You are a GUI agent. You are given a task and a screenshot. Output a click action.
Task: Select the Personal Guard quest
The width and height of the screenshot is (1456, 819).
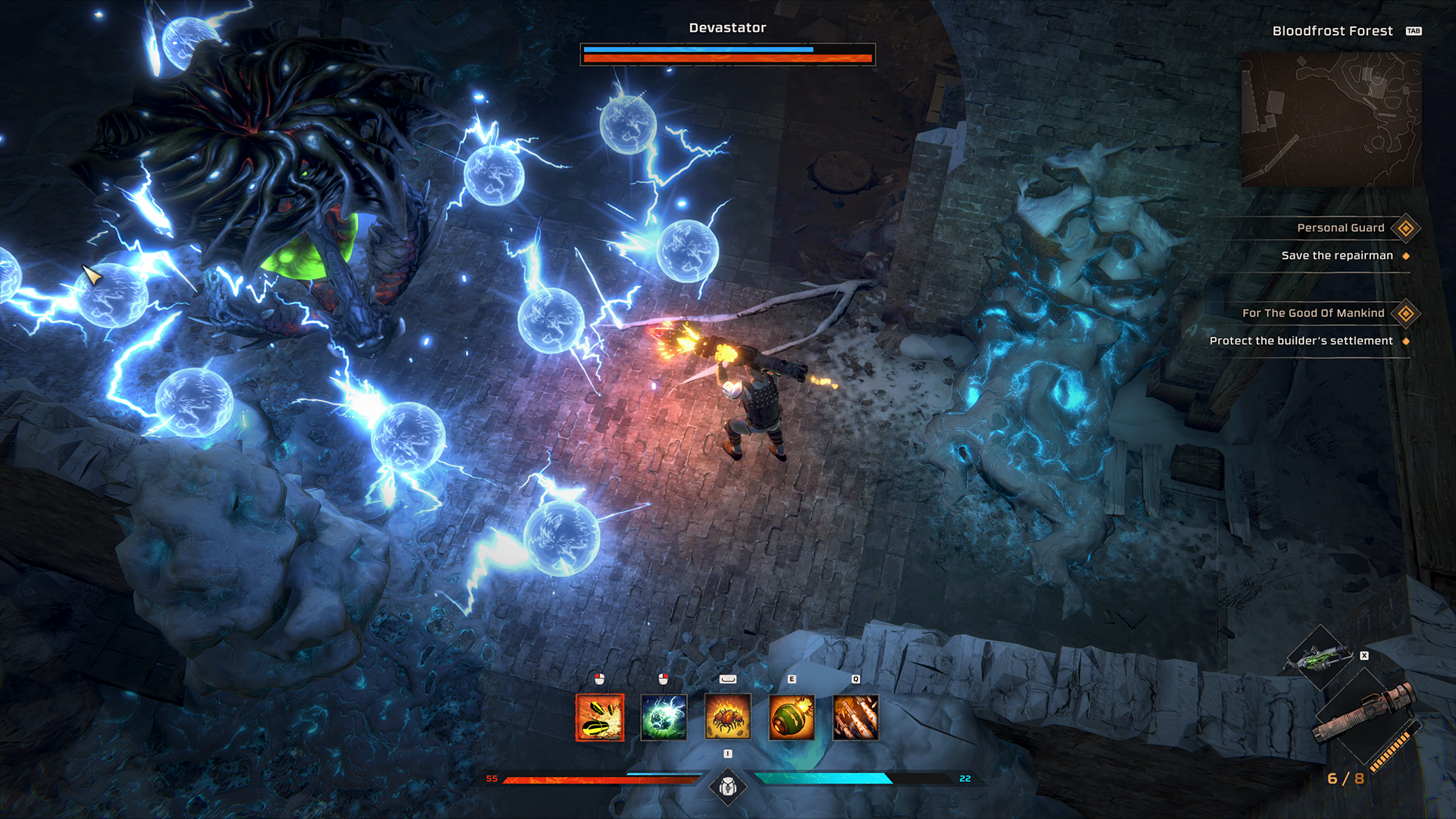coord(1340,228)
